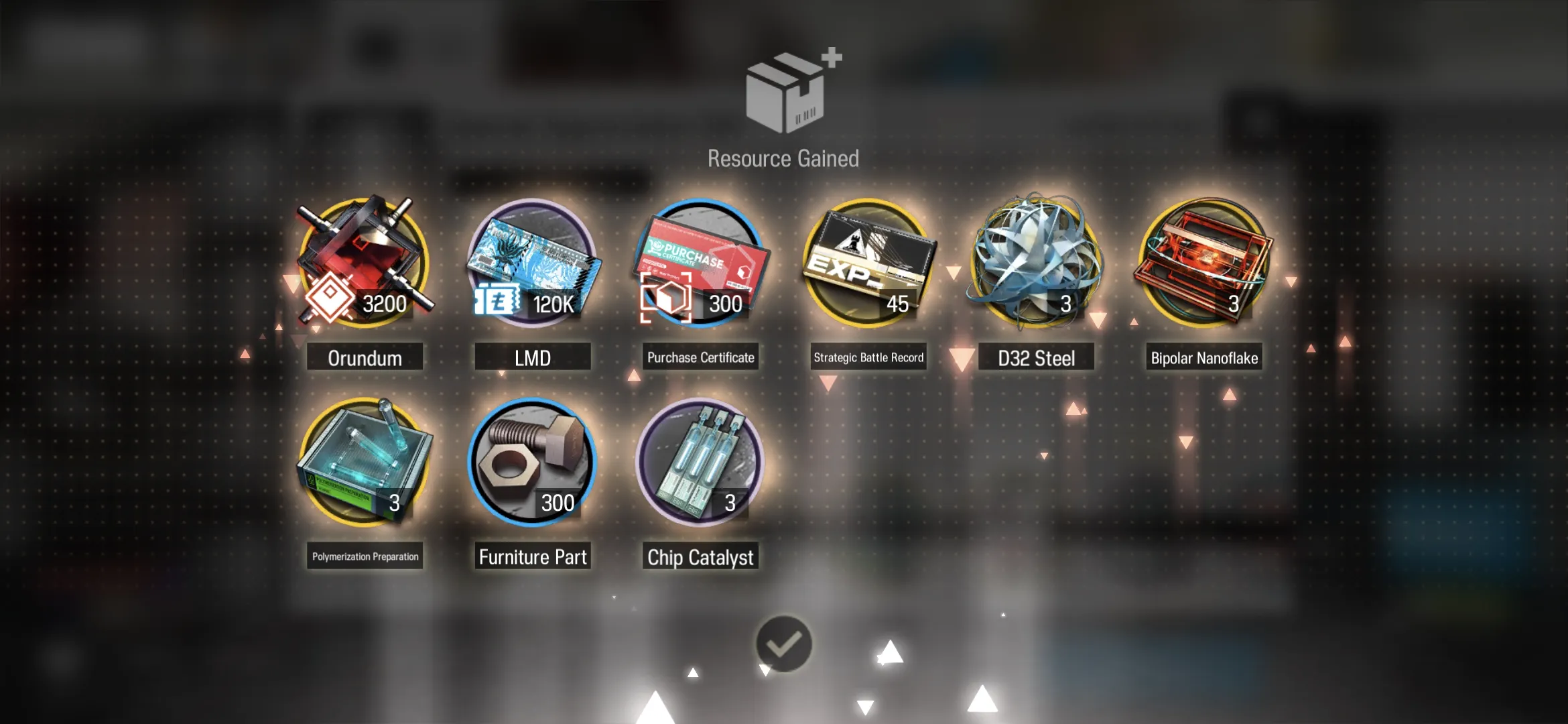1568x724 pixels.
Task: Choose the D32 Steel reward icon
Action: coord(1036,263)
